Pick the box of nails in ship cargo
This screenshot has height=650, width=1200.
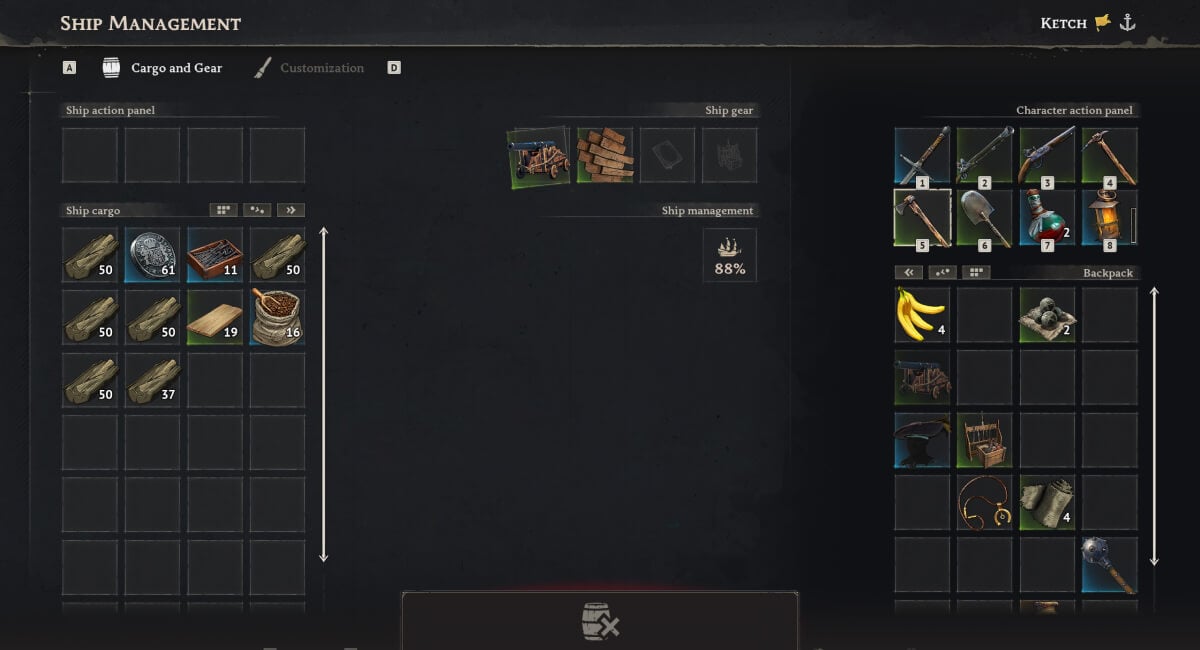tap(215, 255)
